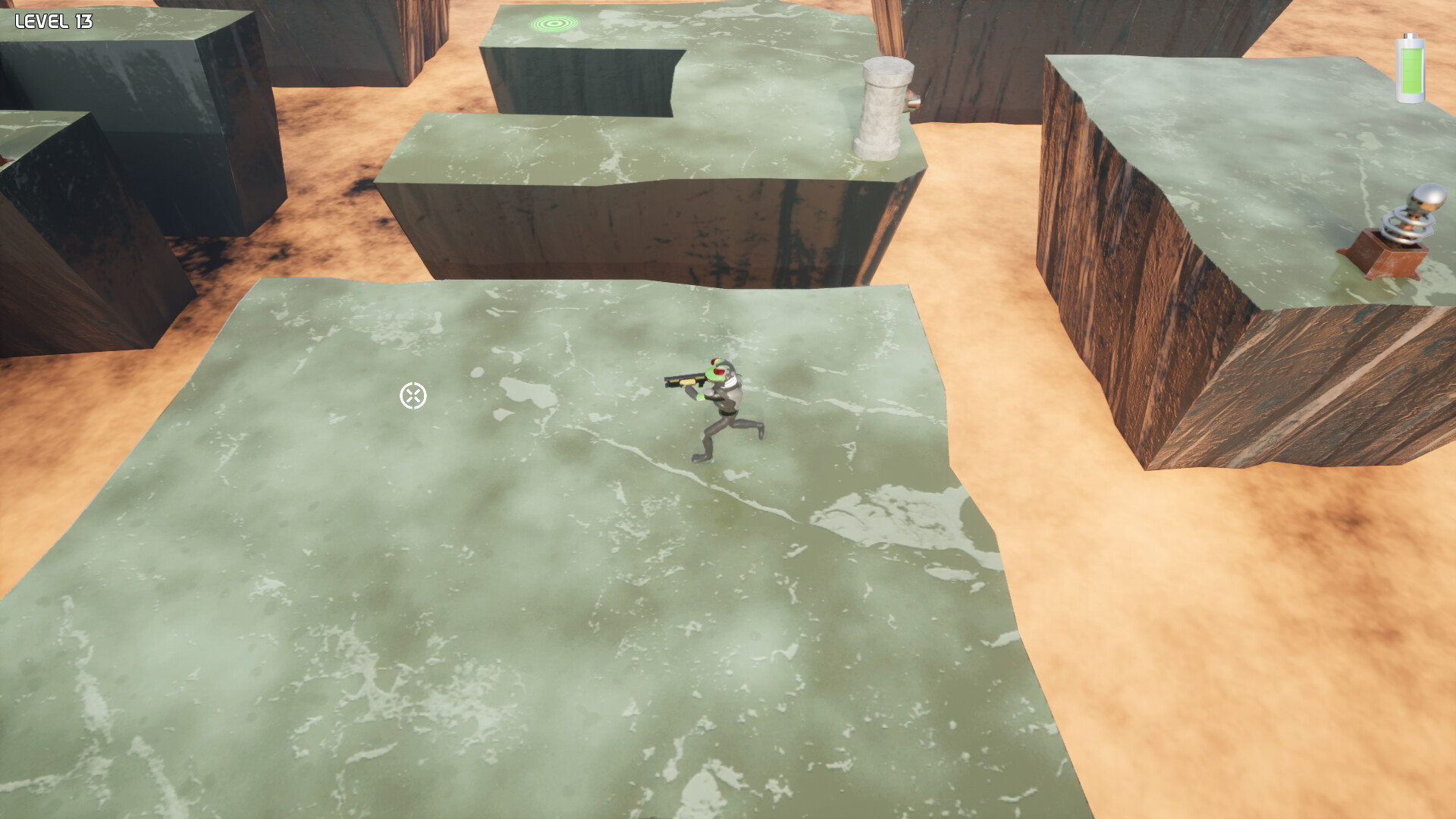The image size is (1456, 819).
Task: Click the green battery energy indicator
Action: (x=1410, y=68)
